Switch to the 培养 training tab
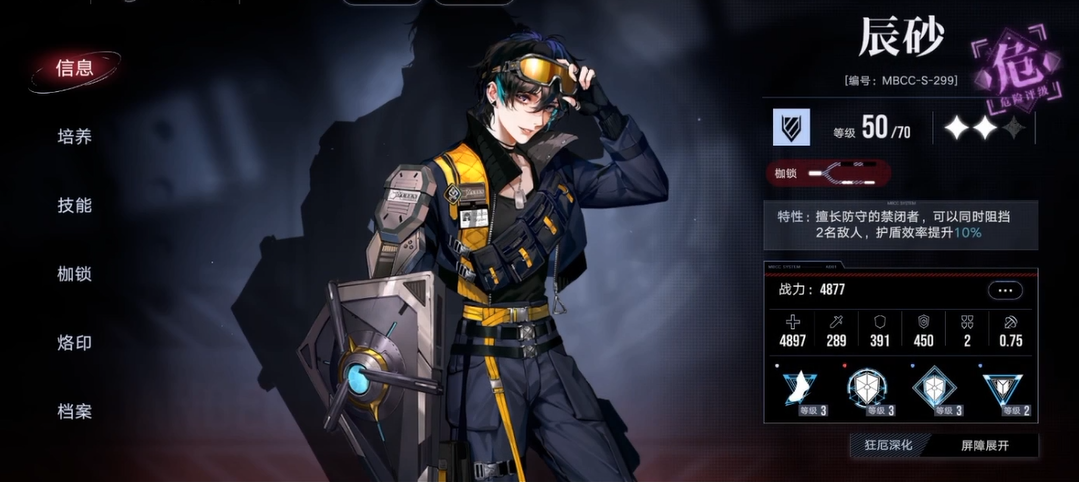The height and width of the screenshot is (482, 1079). click(x=74, y=137)
